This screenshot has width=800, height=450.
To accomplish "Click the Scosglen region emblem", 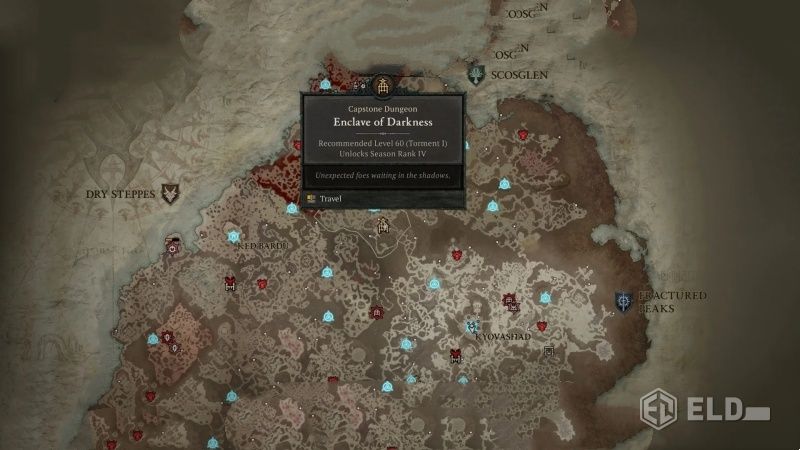I will tap(480, 74).
